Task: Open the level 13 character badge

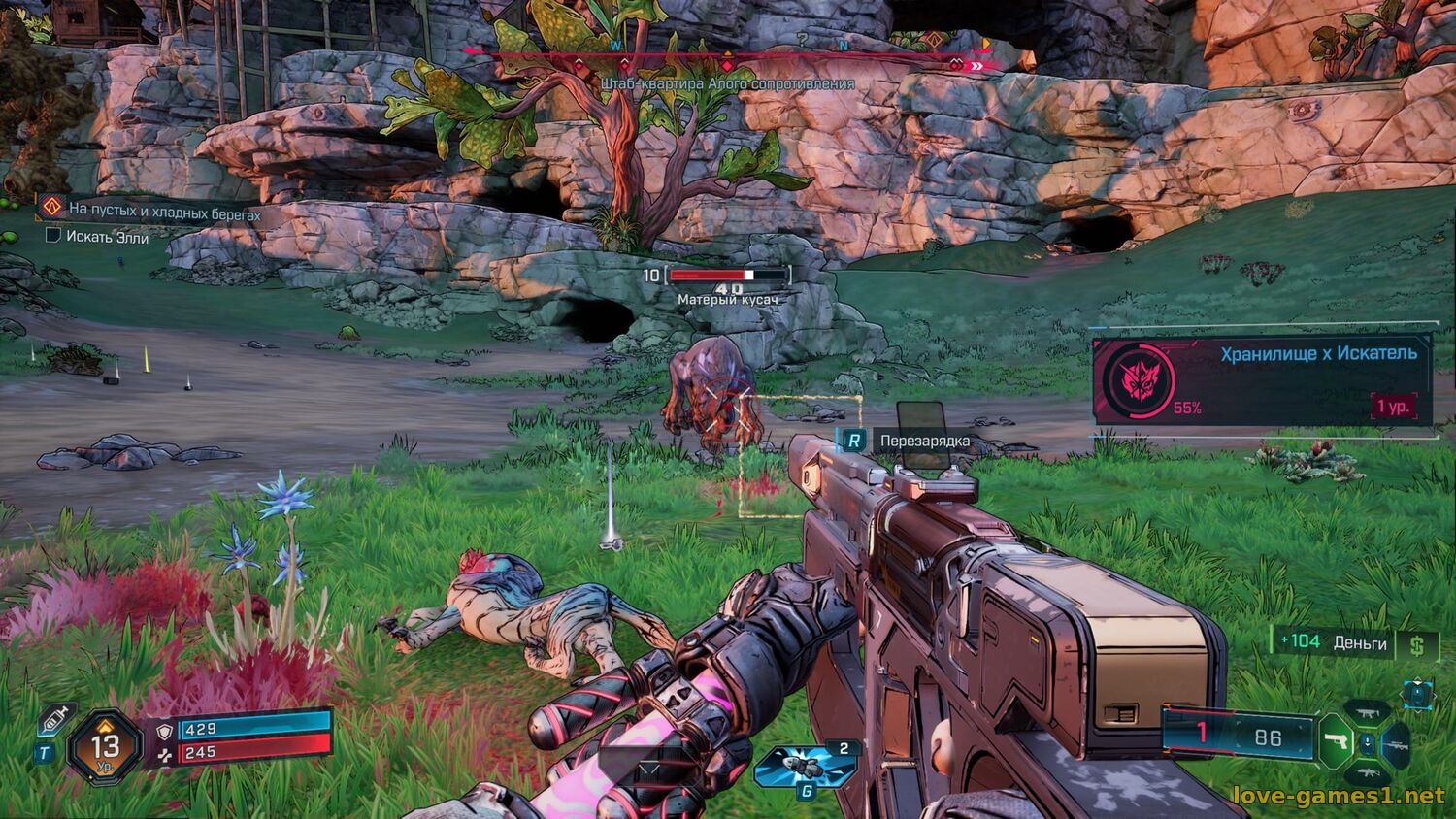Action: pos(105,746)
